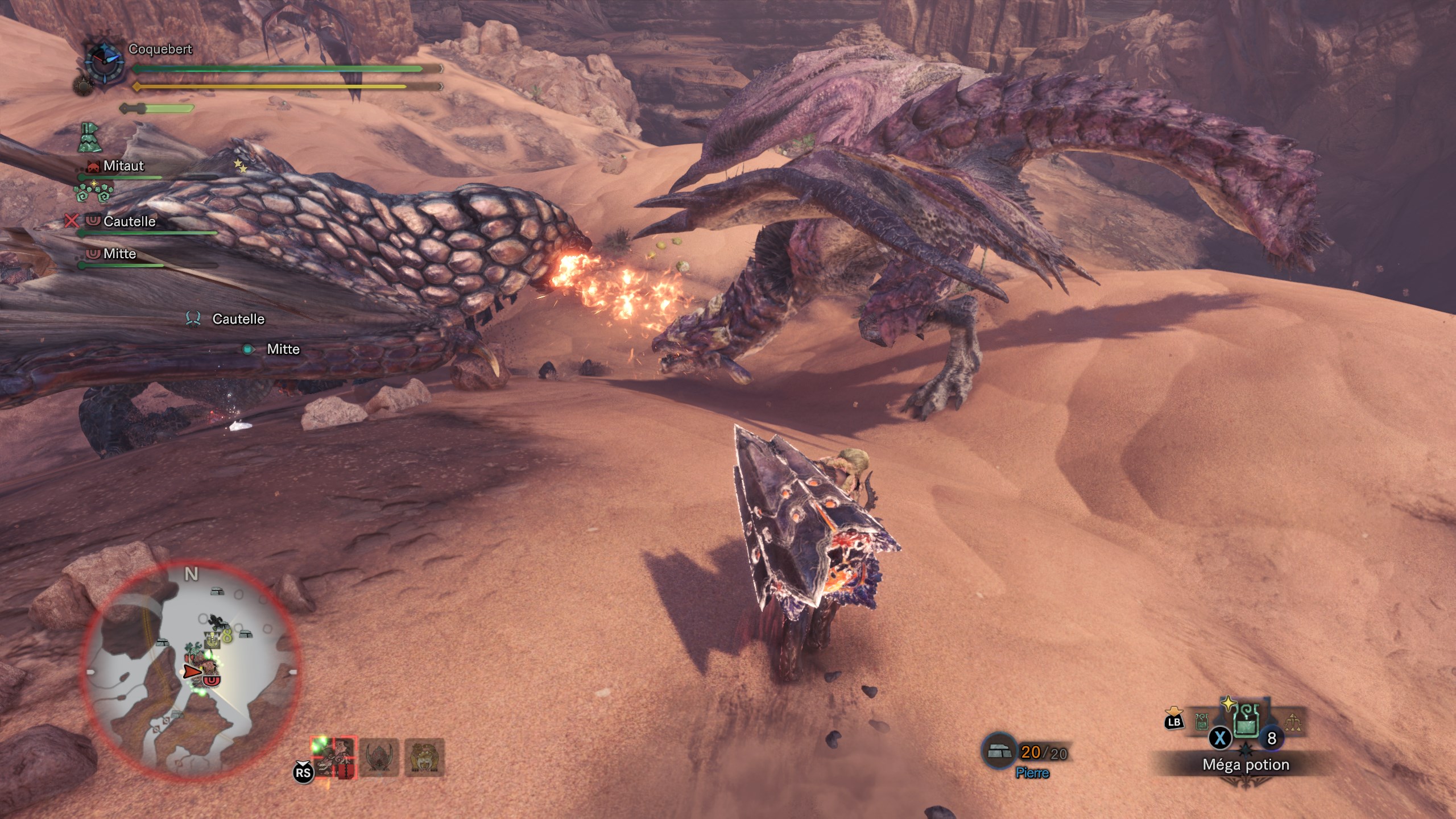Select party member Mitte in the party list
Image resolution: width=1456 pixels, height=819 pixels.
119,254
